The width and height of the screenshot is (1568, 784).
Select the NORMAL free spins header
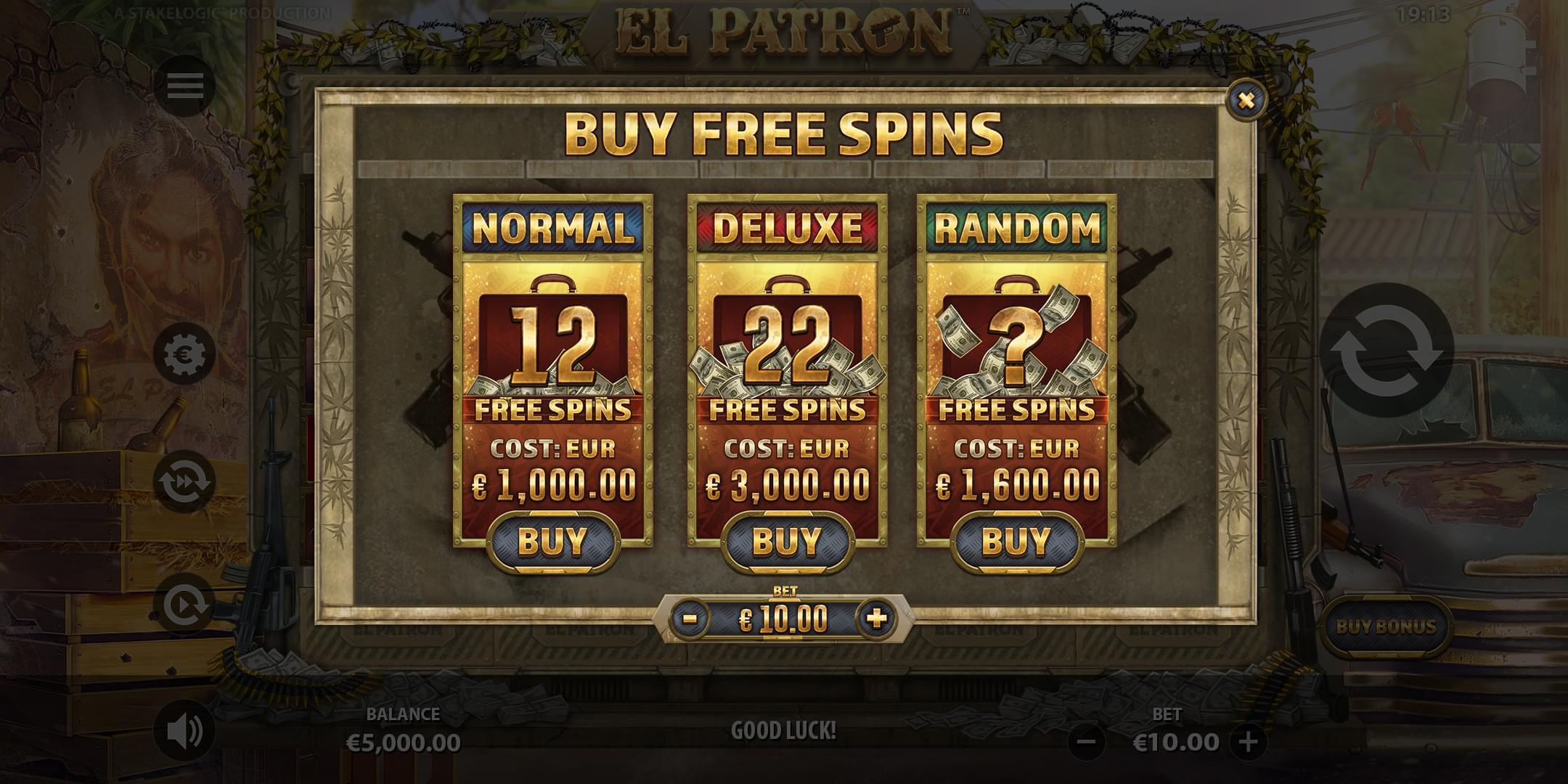553,229
